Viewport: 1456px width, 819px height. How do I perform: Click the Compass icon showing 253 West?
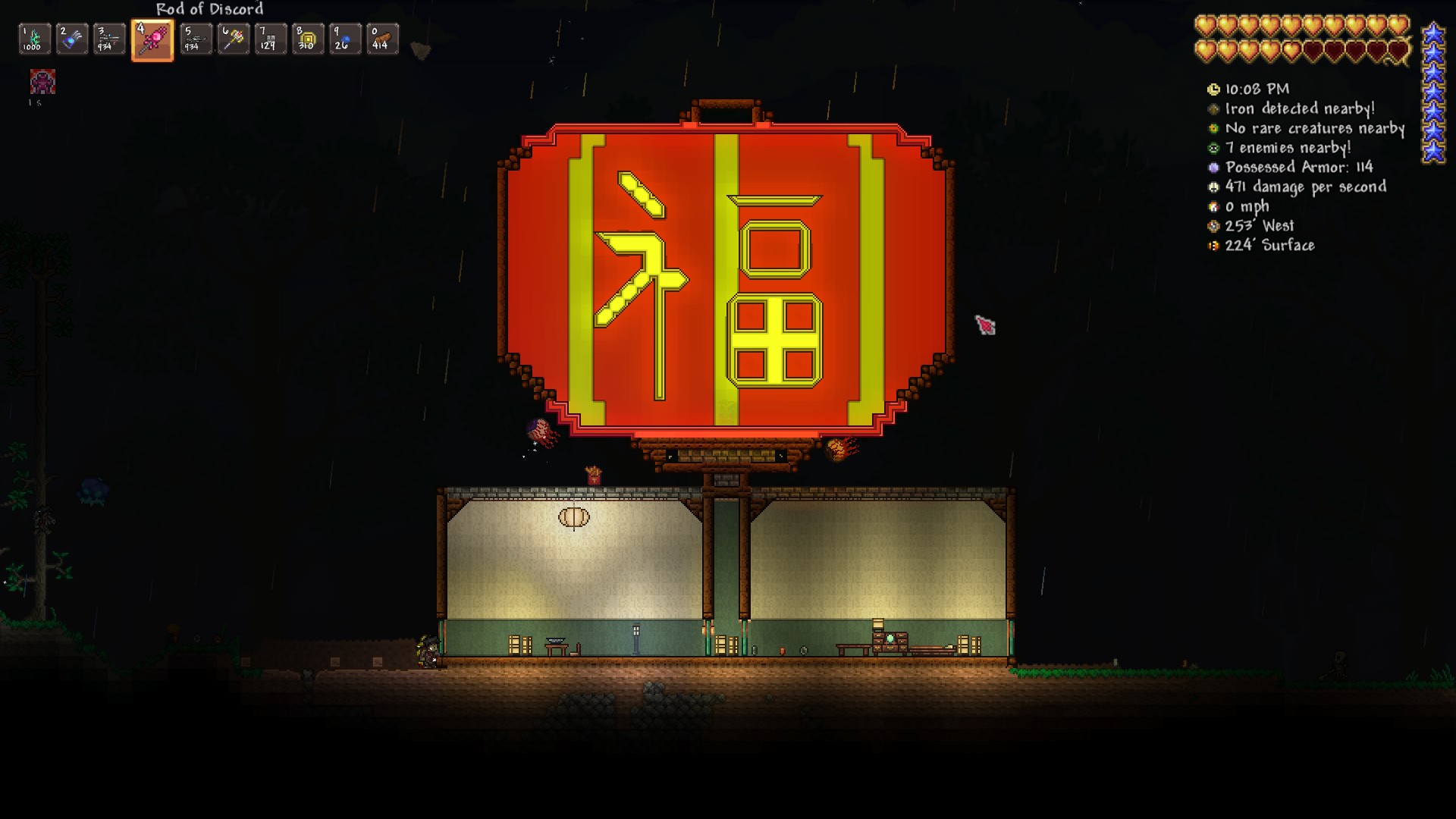coord(1214,226)
